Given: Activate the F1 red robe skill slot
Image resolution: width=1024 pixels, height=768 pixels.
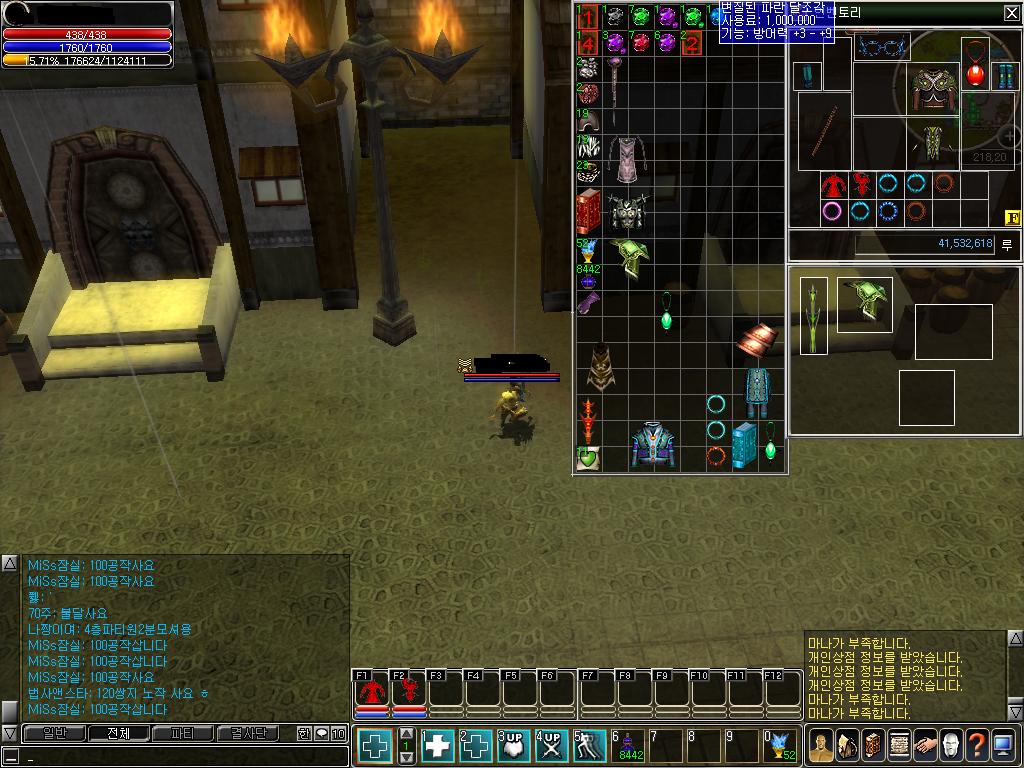Looking at the screenshot, I should click(x=372, y=691).
